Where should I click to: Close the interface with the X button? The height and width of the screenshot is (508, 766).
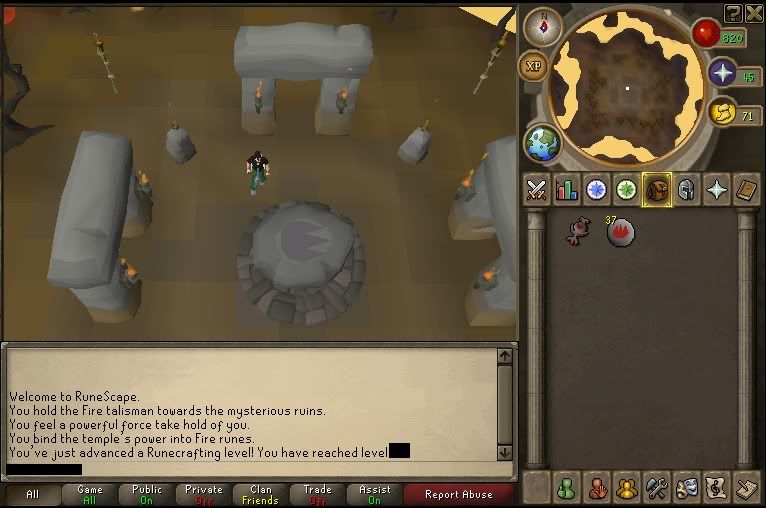752,12
